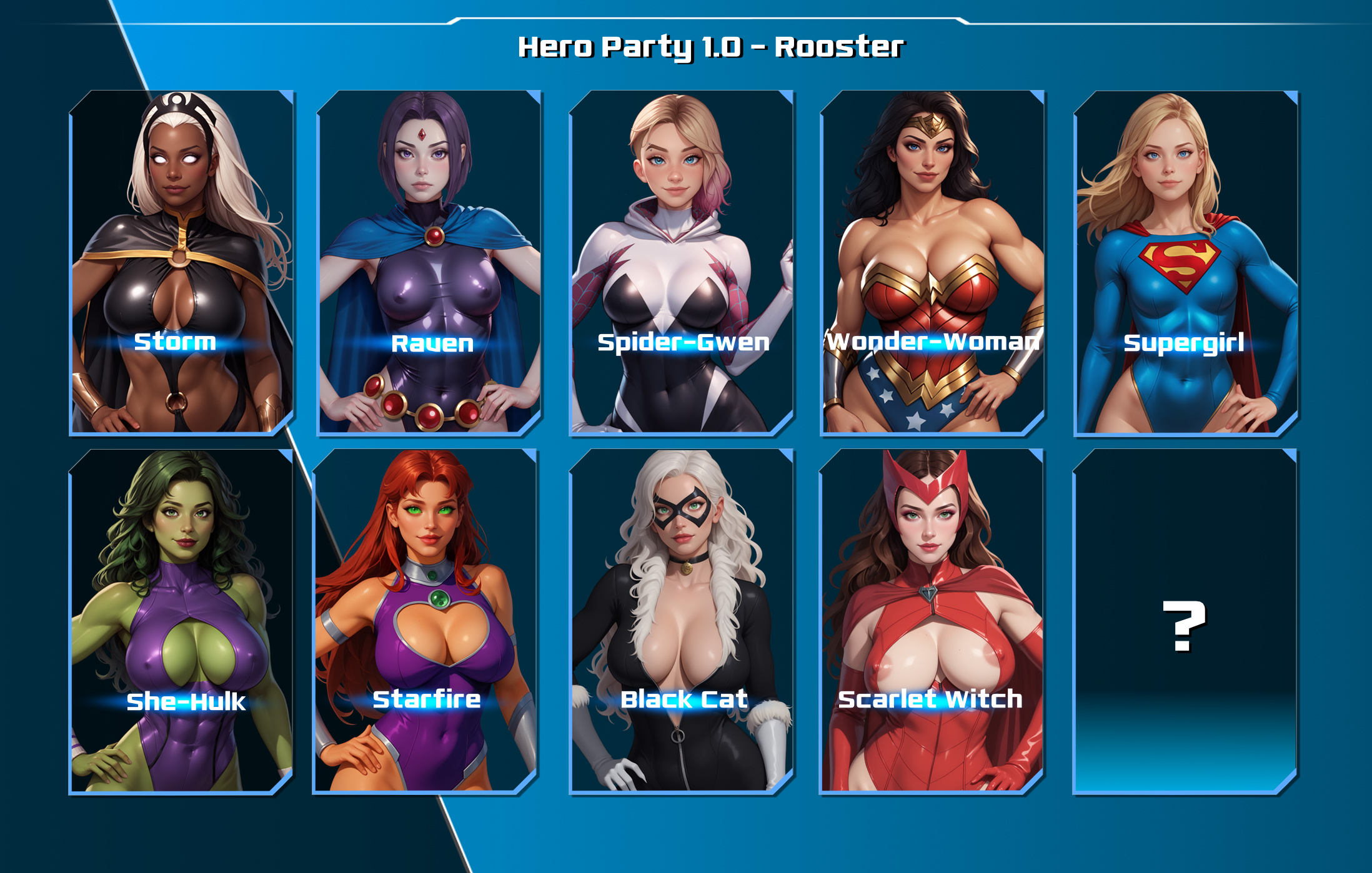Choose Supergirl from the roster
The width and height of the screenshot is (1372, 873).
coord(1185,262)
